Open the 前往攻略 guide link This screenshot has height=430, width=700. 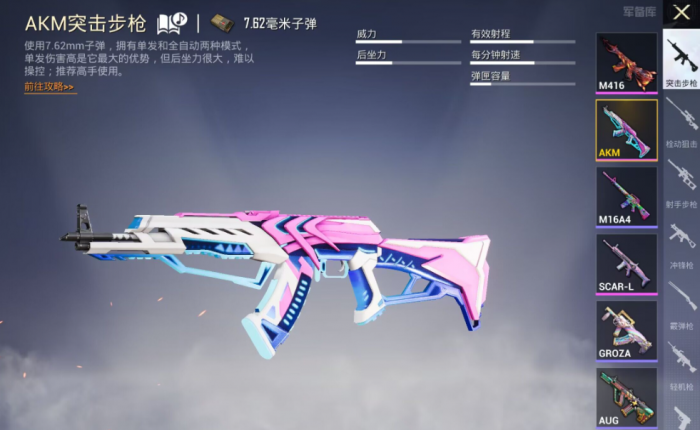tap(50, 87)
